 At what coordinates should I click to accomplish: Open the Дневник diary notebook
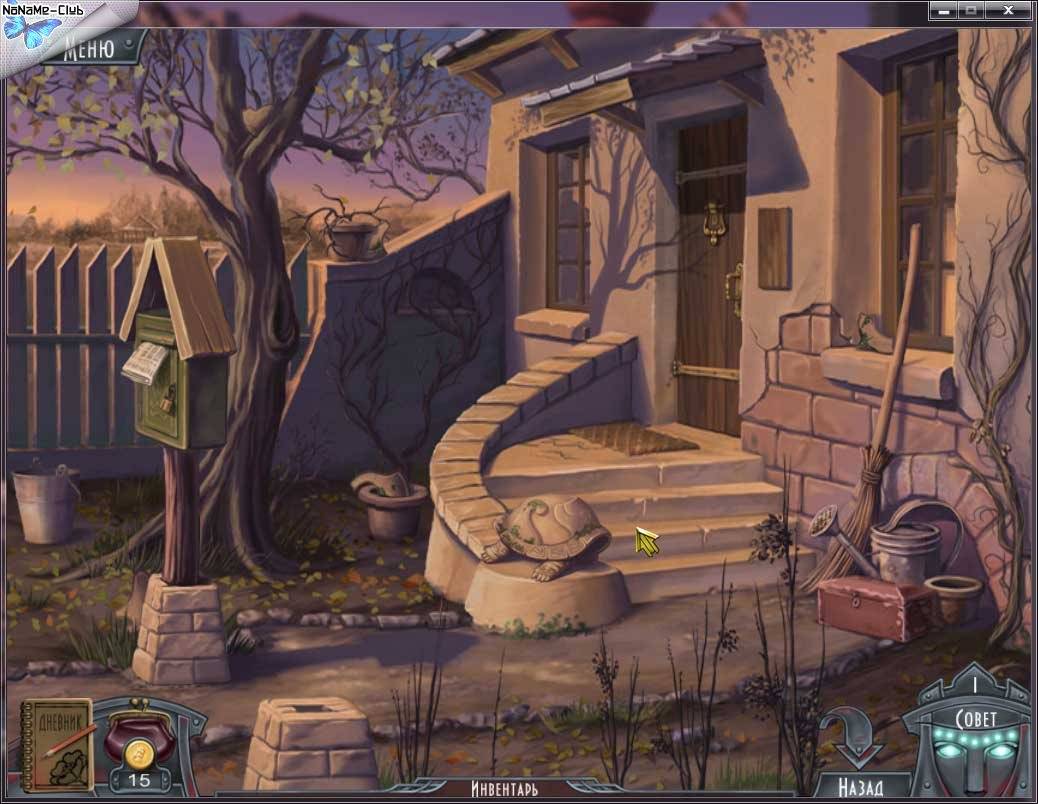[58, 744]
